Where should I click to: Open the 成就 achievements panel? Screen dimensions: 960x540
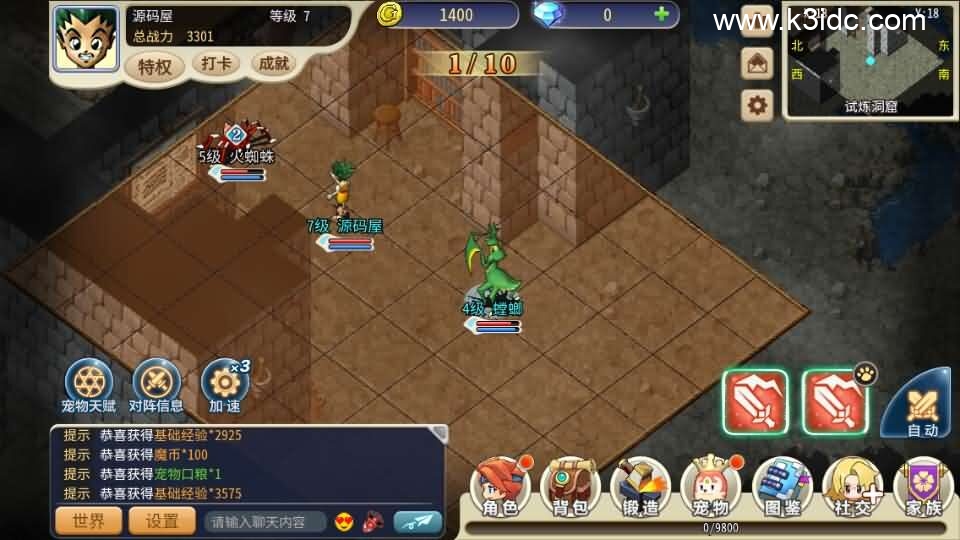click(x=273, y=64)
